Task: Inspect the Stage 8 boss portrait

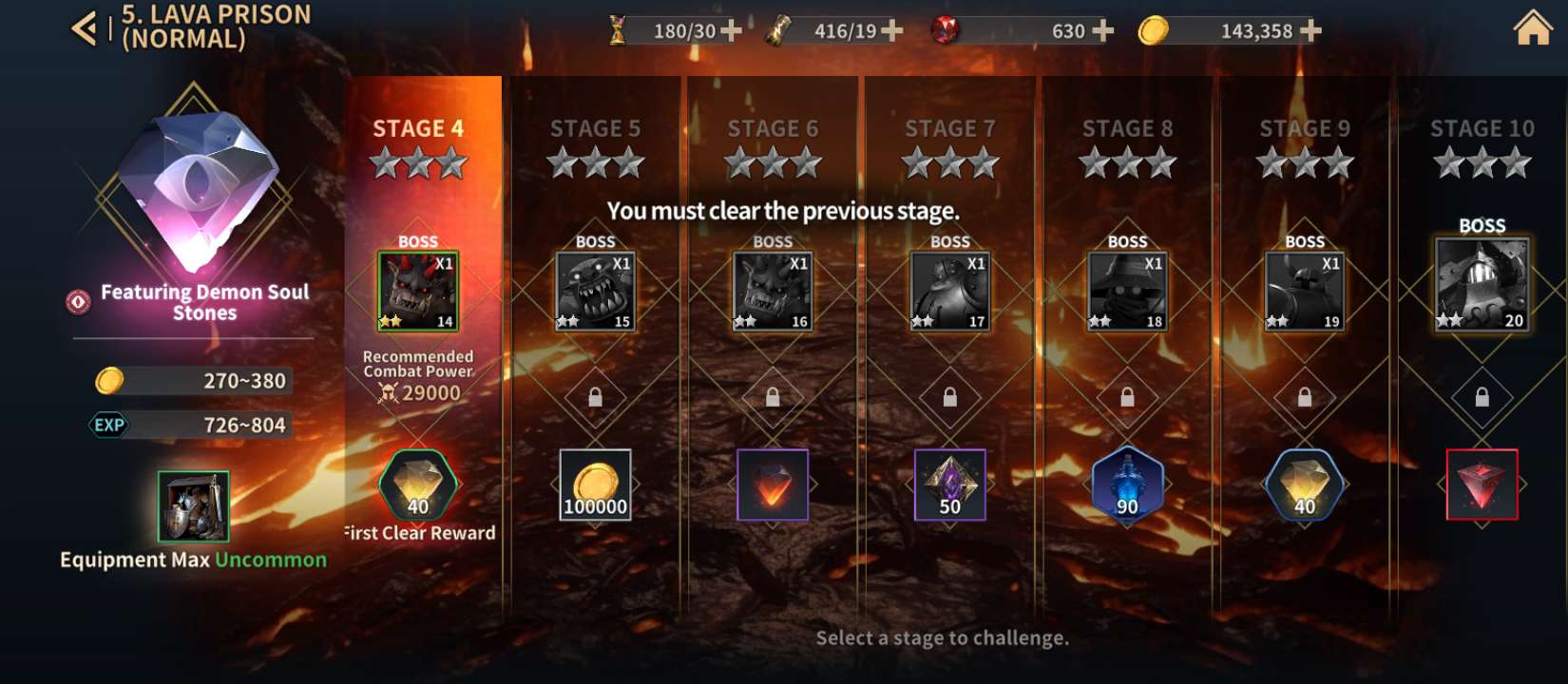Action: coord(1127,292)
